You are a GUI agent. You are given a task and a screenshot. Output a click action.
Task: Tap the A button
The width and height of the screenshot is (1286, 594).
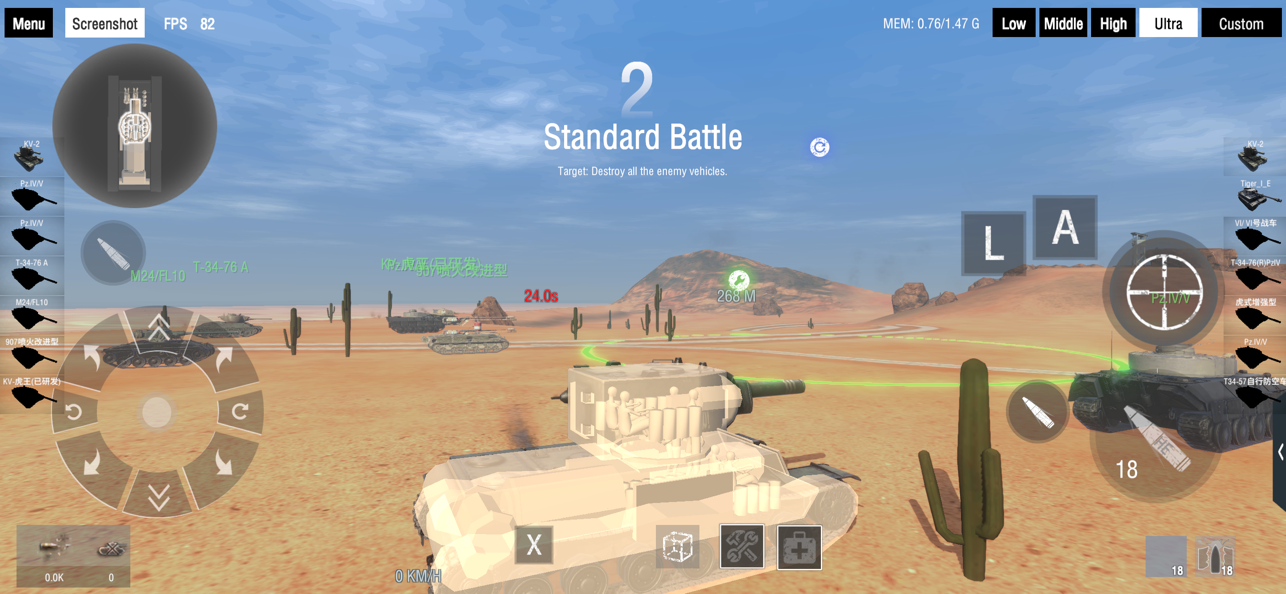(1065, 228)
